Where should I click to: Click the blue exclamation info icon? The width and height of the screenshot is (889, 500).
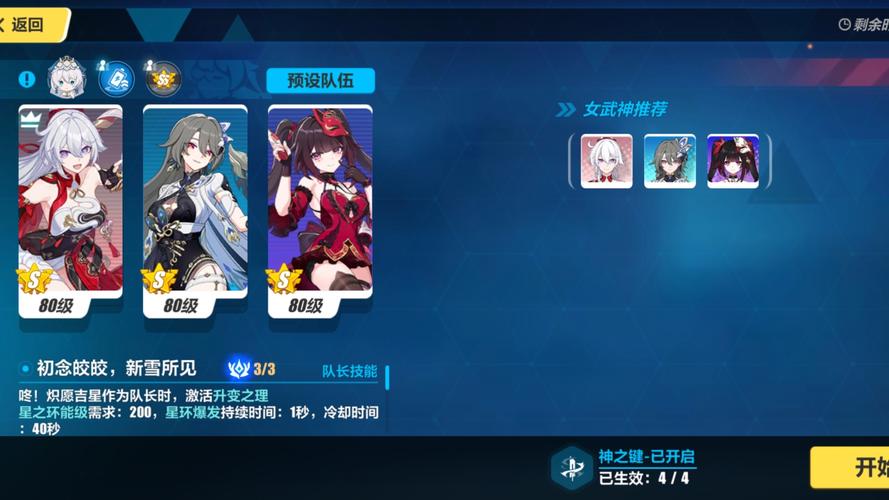tap(27, 78)
